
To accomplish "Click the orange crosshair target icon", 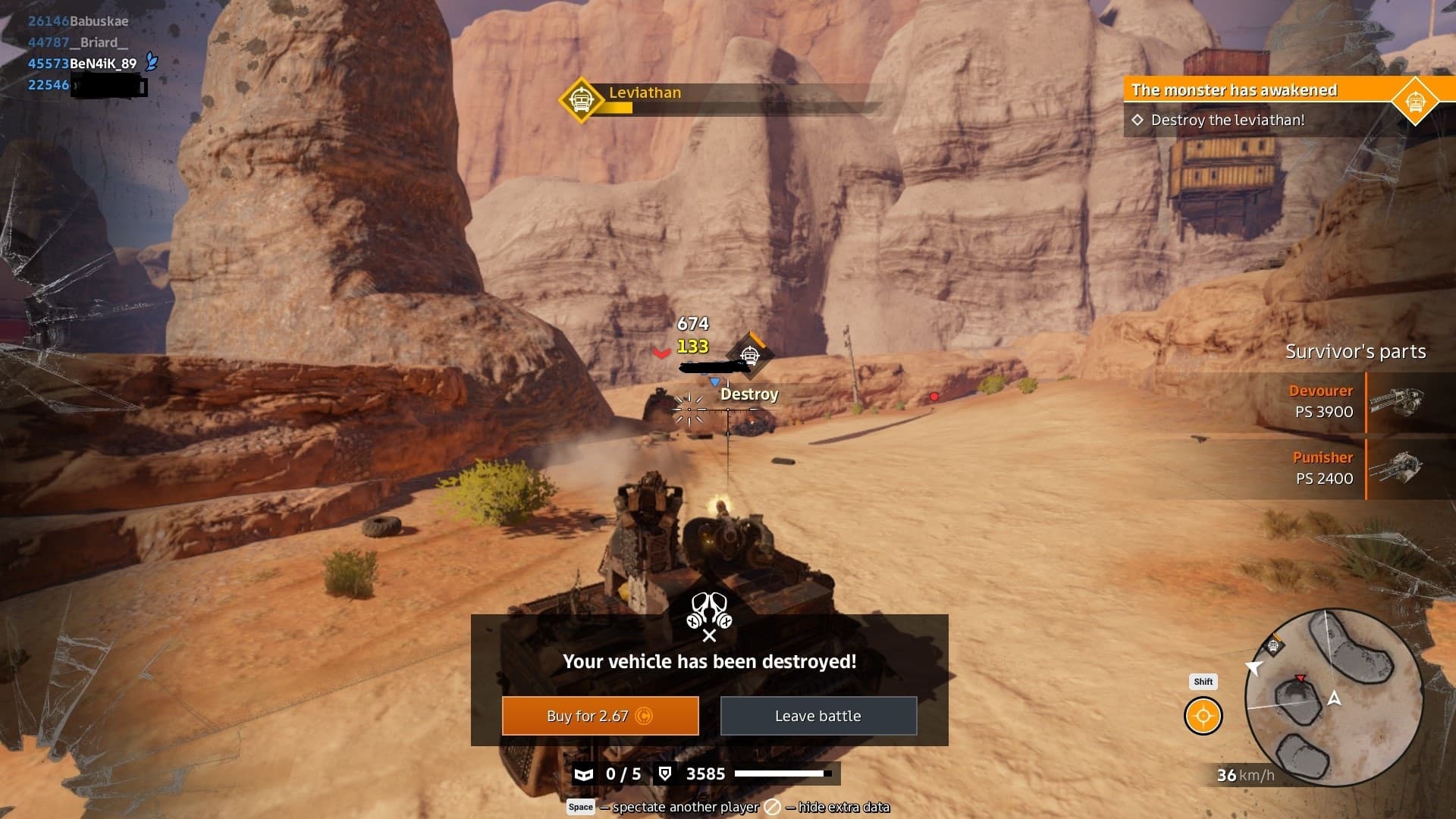I will pos(1203,716).
